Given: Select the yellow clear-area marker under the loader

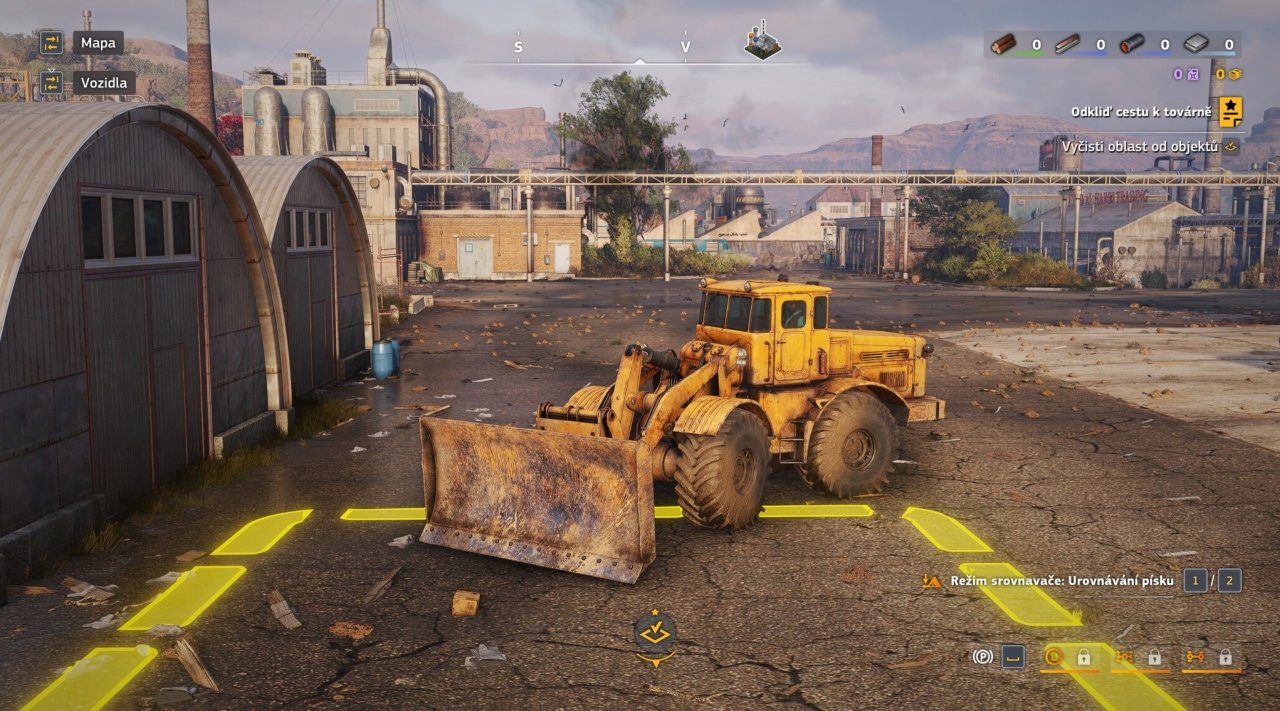Looking at the screenshot, I should coord(654,632).
